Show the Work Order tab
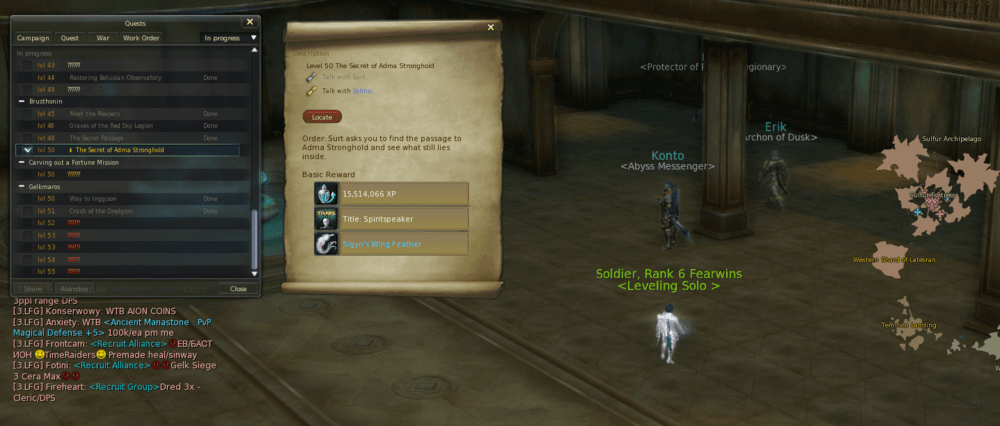This screenshot has width=1000, height=426. pos(141,38)
